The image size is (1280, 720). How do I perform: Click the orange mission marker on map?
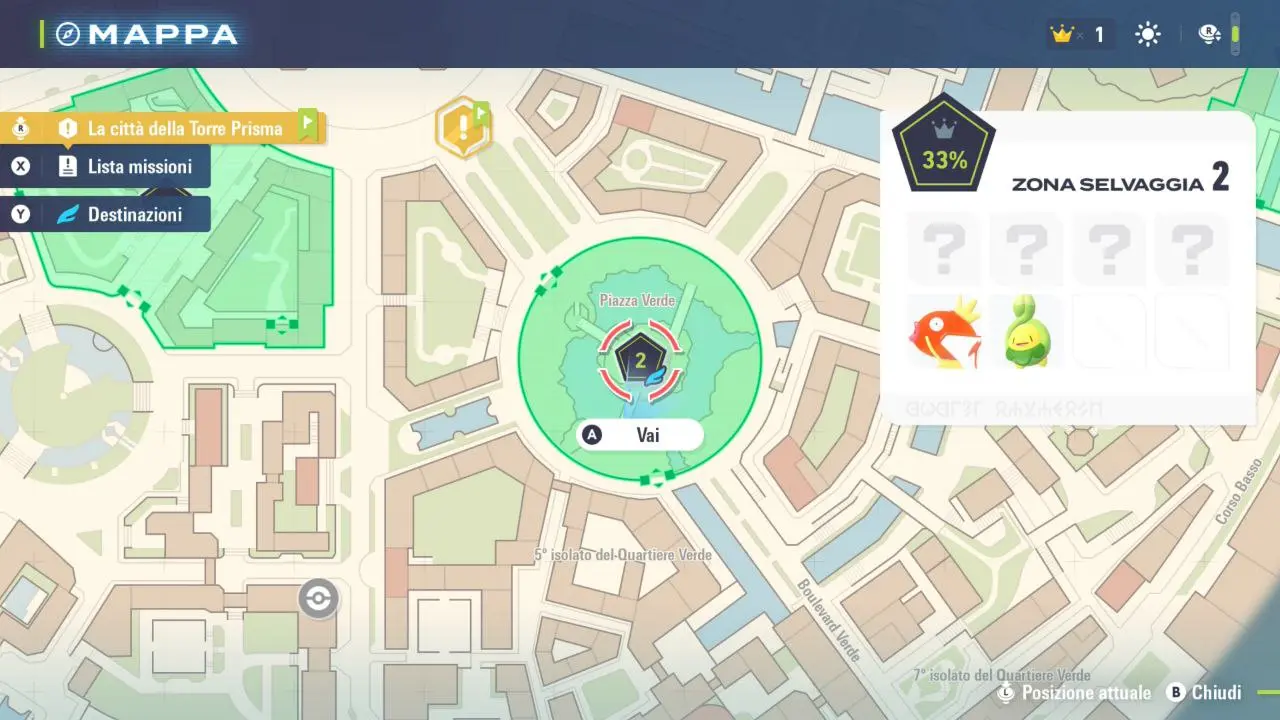click(462, 129)
